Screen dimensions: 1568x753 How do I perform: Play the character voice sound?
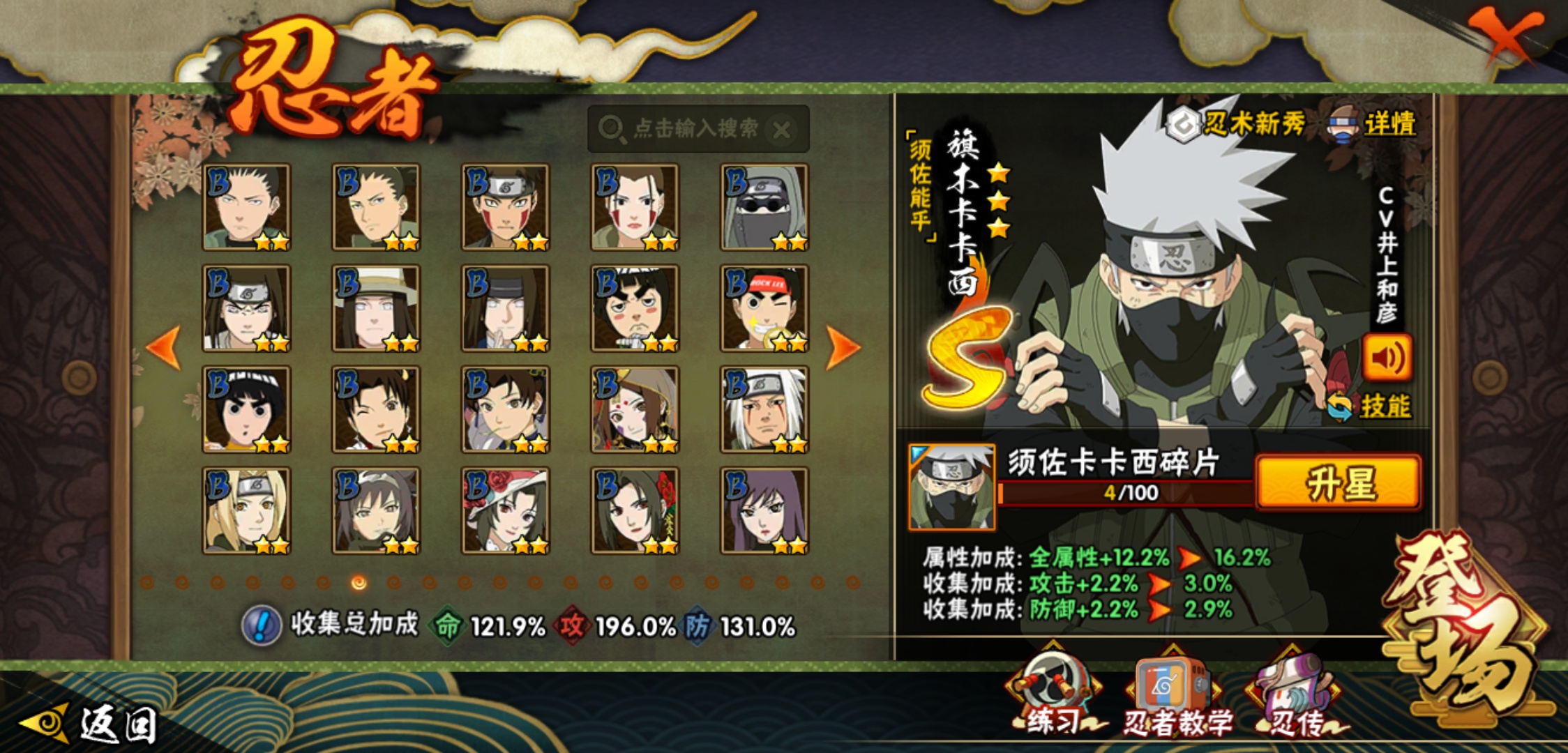(x=1387, y=358)
